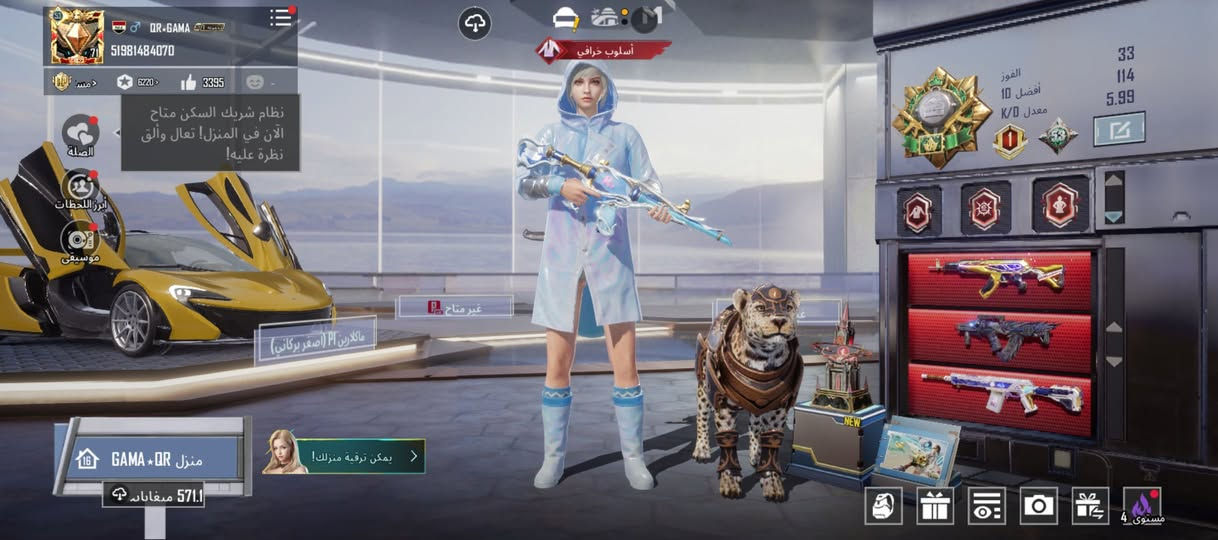Open the double-hearts connection icon
The image size is (1218, 540).
(80, 133)
